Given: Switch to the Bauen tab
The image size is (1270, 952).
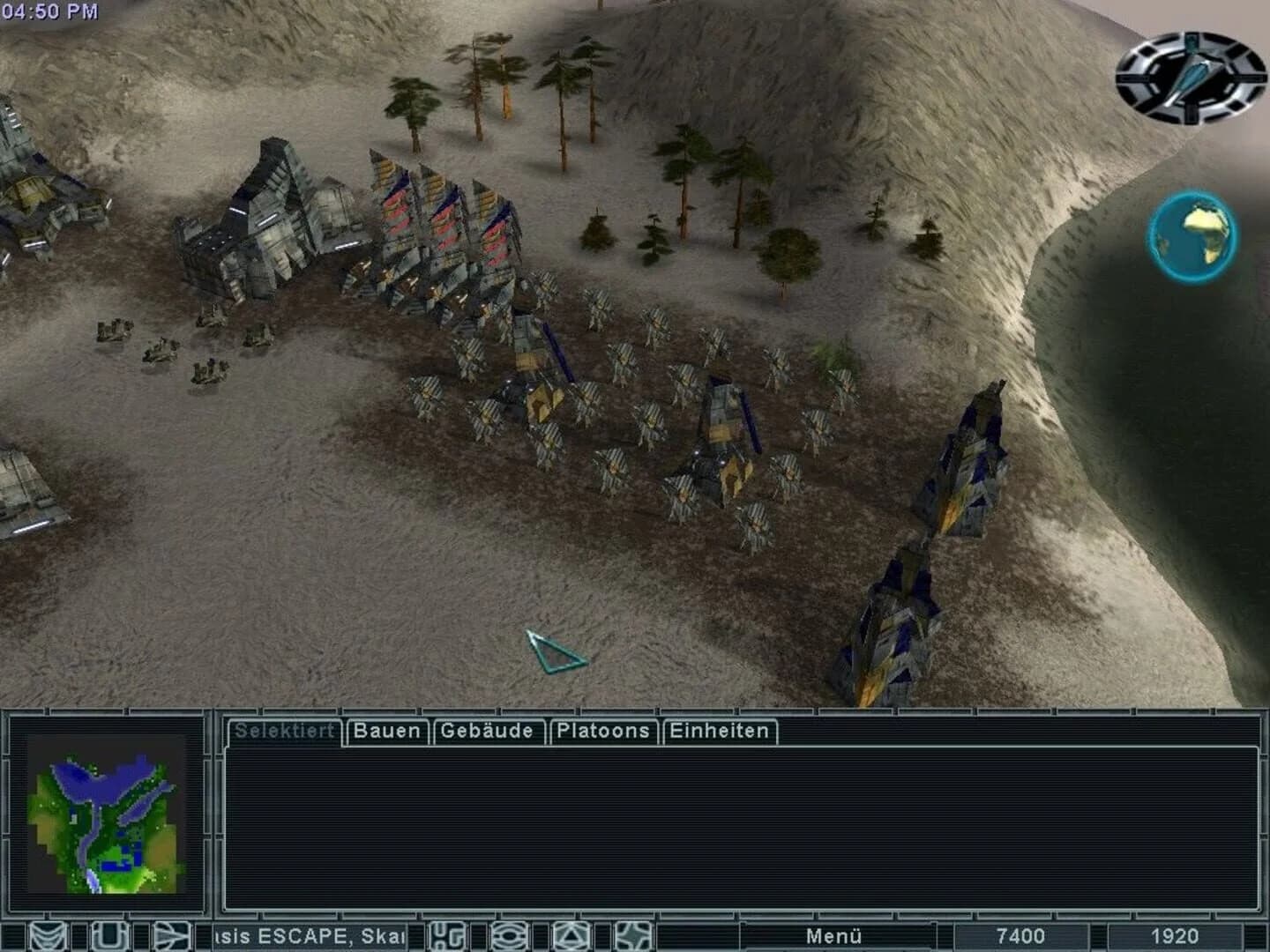Looking at the screenshot, I should click(386, 731).
